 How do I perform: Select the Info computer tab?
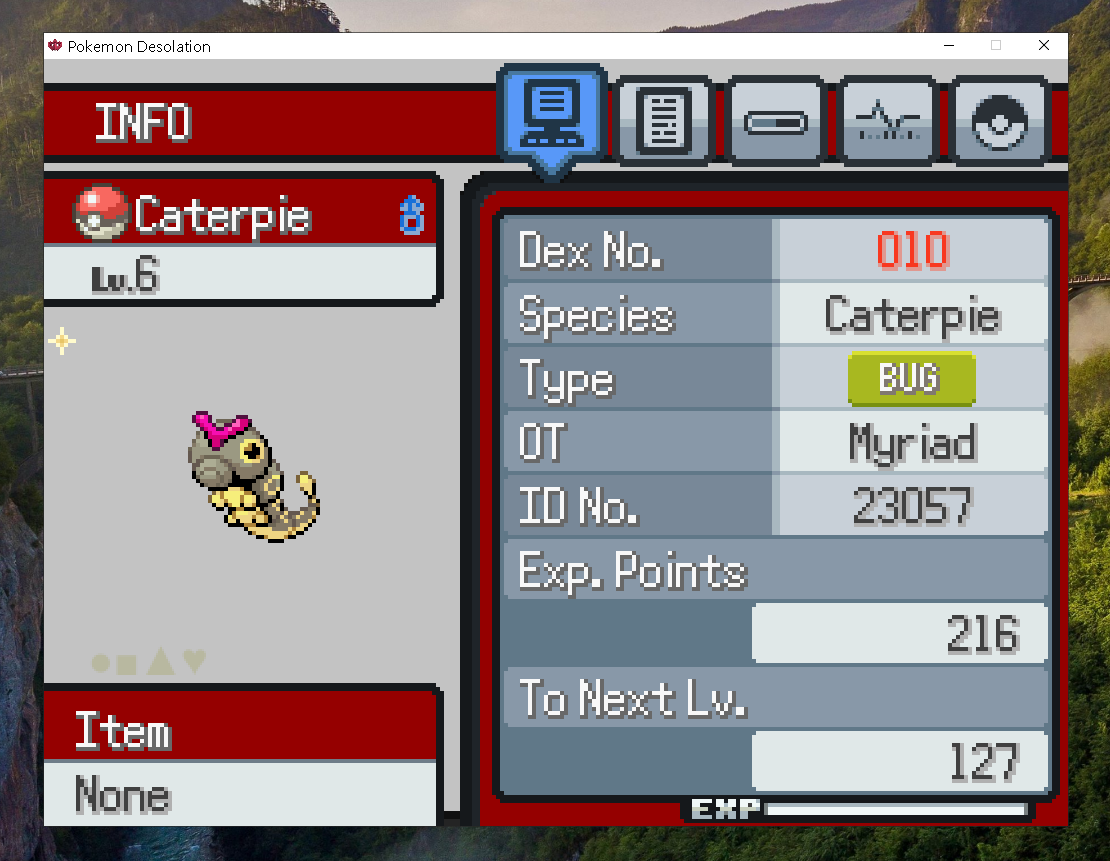pyautogui.click(x=552, y=113)
